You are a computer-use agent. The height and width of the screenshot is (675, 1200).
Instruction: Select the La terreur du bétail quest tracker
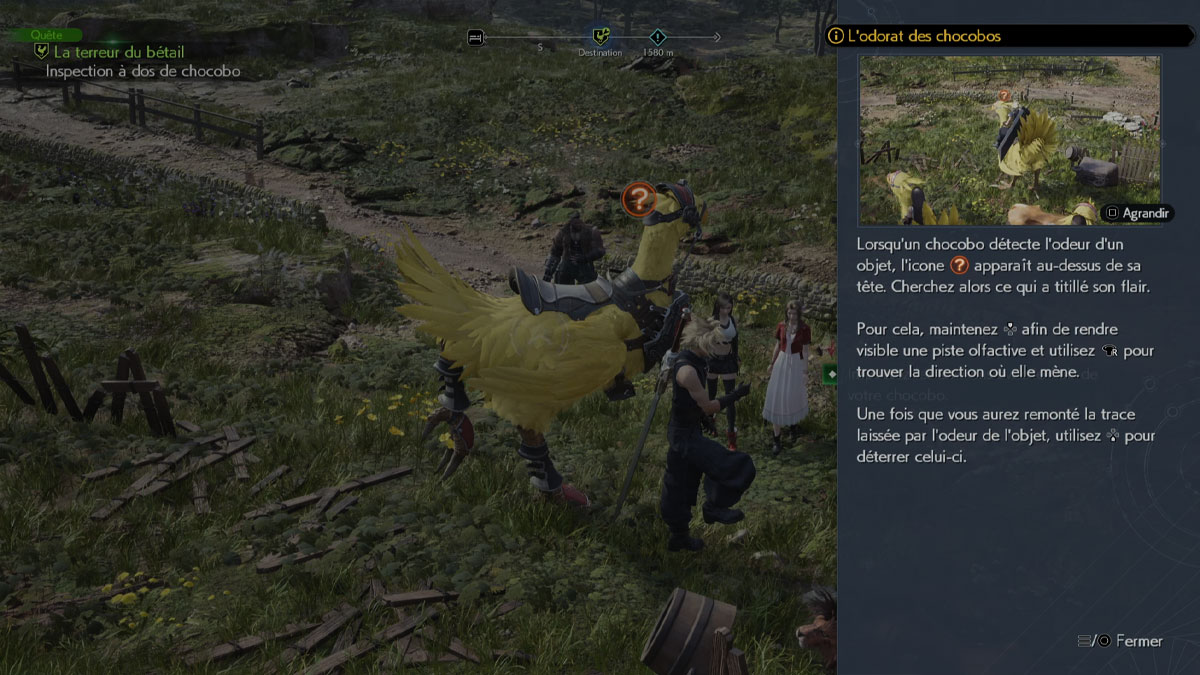point(118,52)
